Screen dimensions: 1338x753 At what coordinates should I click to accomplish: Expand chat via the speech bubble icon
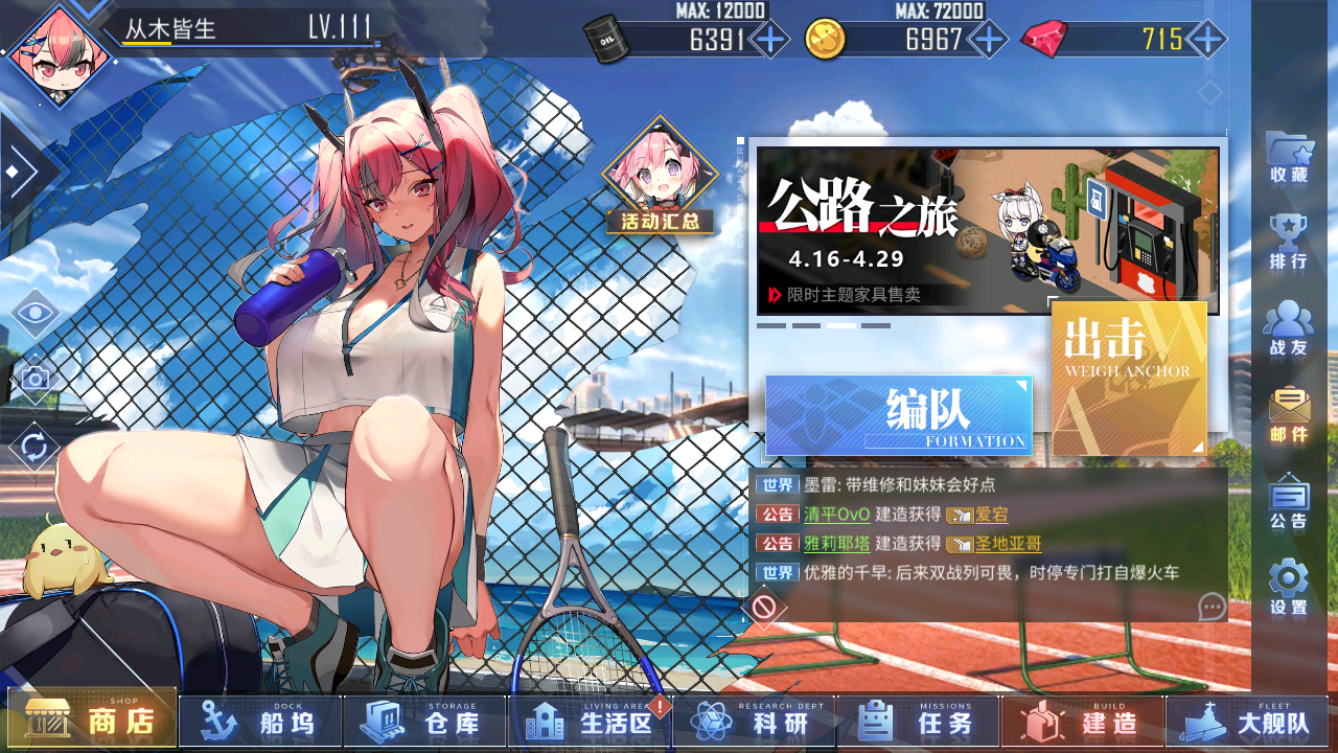pyautogui.click(x=1213, y=605)
